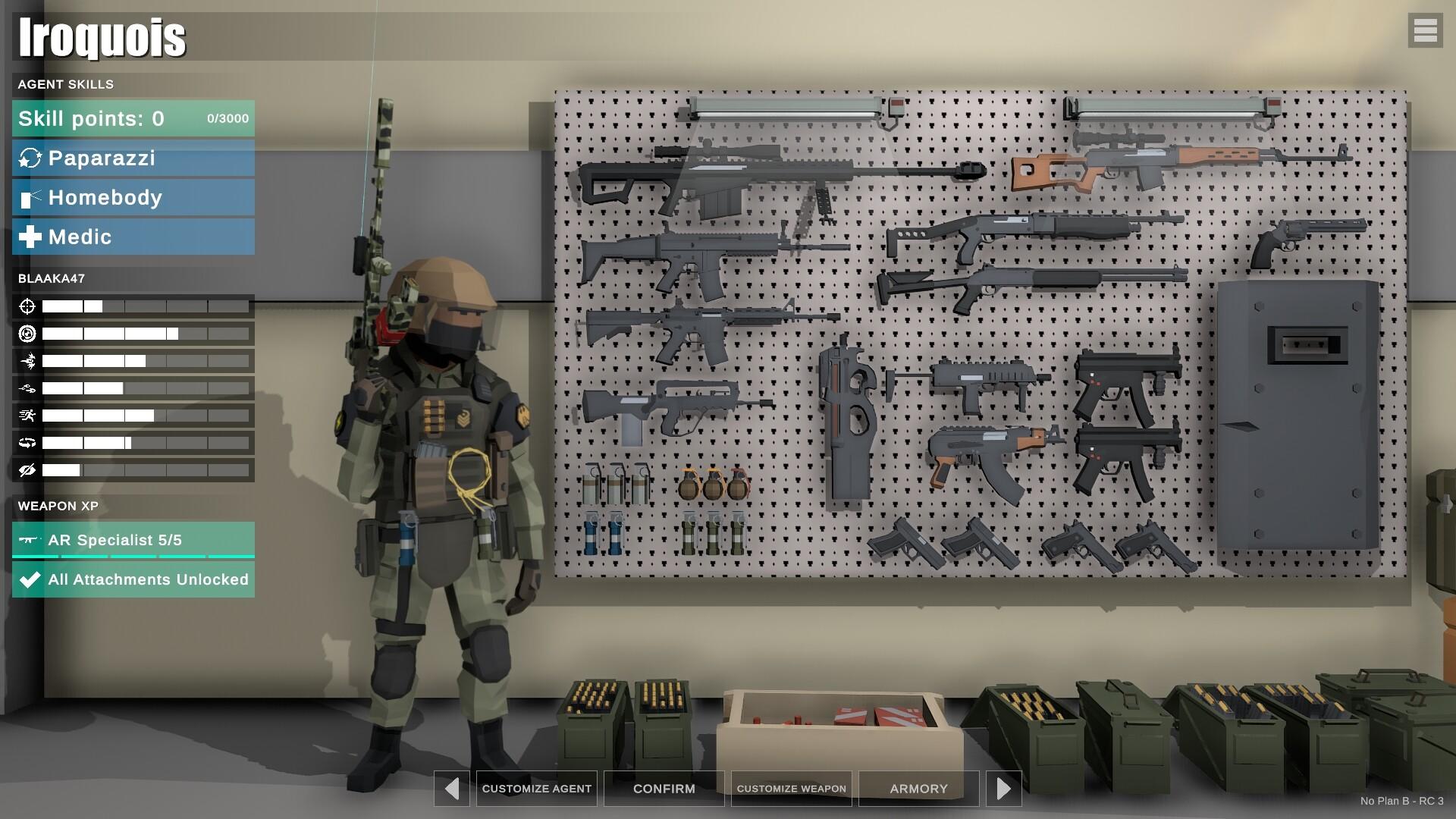This screenshot has height=819, width=1456.
Task: Click the rifle icon next to AR Specialist
Action: tap(28, 540)
